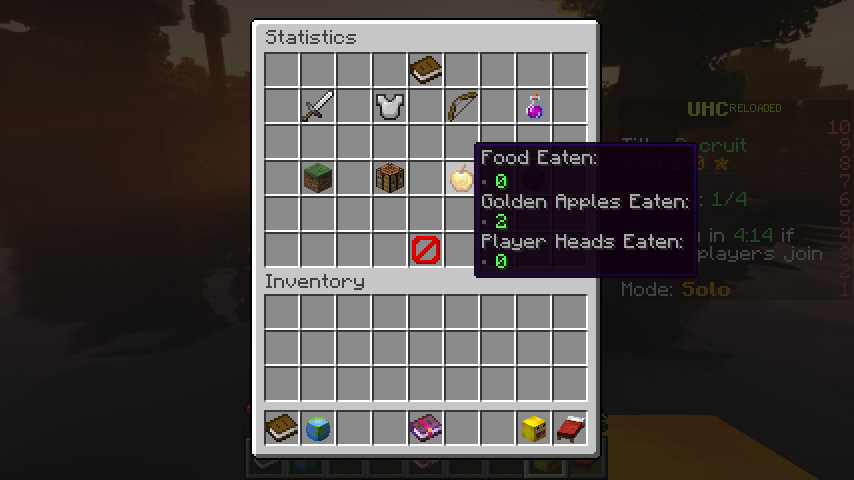The image size is (854, 480).
Task: Select the book in the Statistics top row
Action: click(x=426, y=70)
